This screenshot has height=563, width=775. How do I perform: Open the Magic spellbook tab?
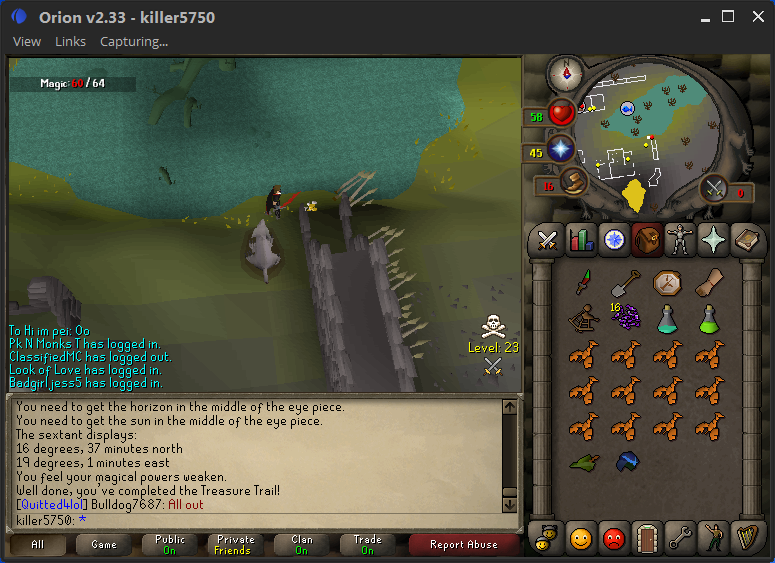pos(746,240)
